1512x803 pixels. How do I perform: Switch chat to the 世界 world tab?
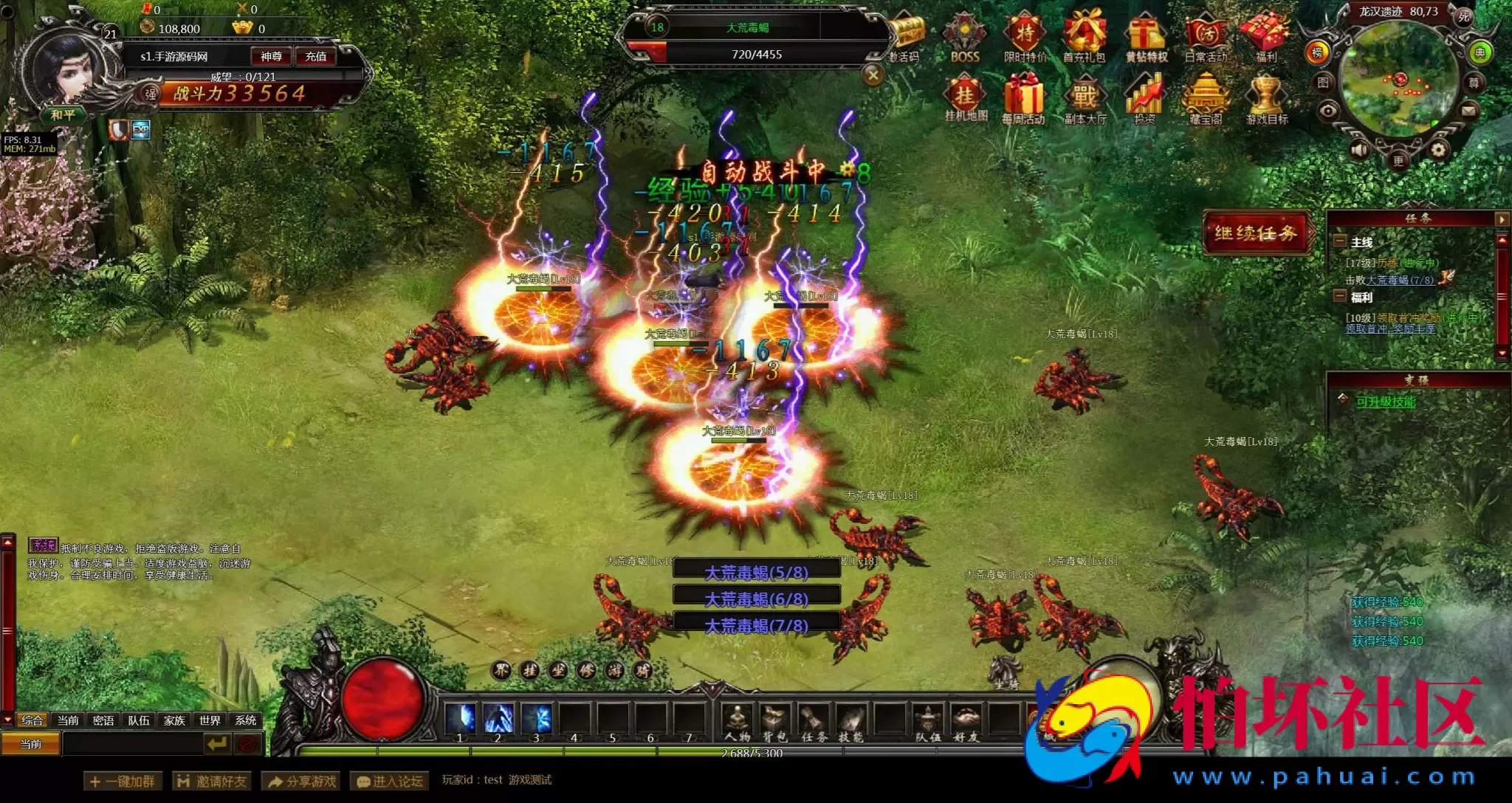pyautogui.click(x=210, y=720)
